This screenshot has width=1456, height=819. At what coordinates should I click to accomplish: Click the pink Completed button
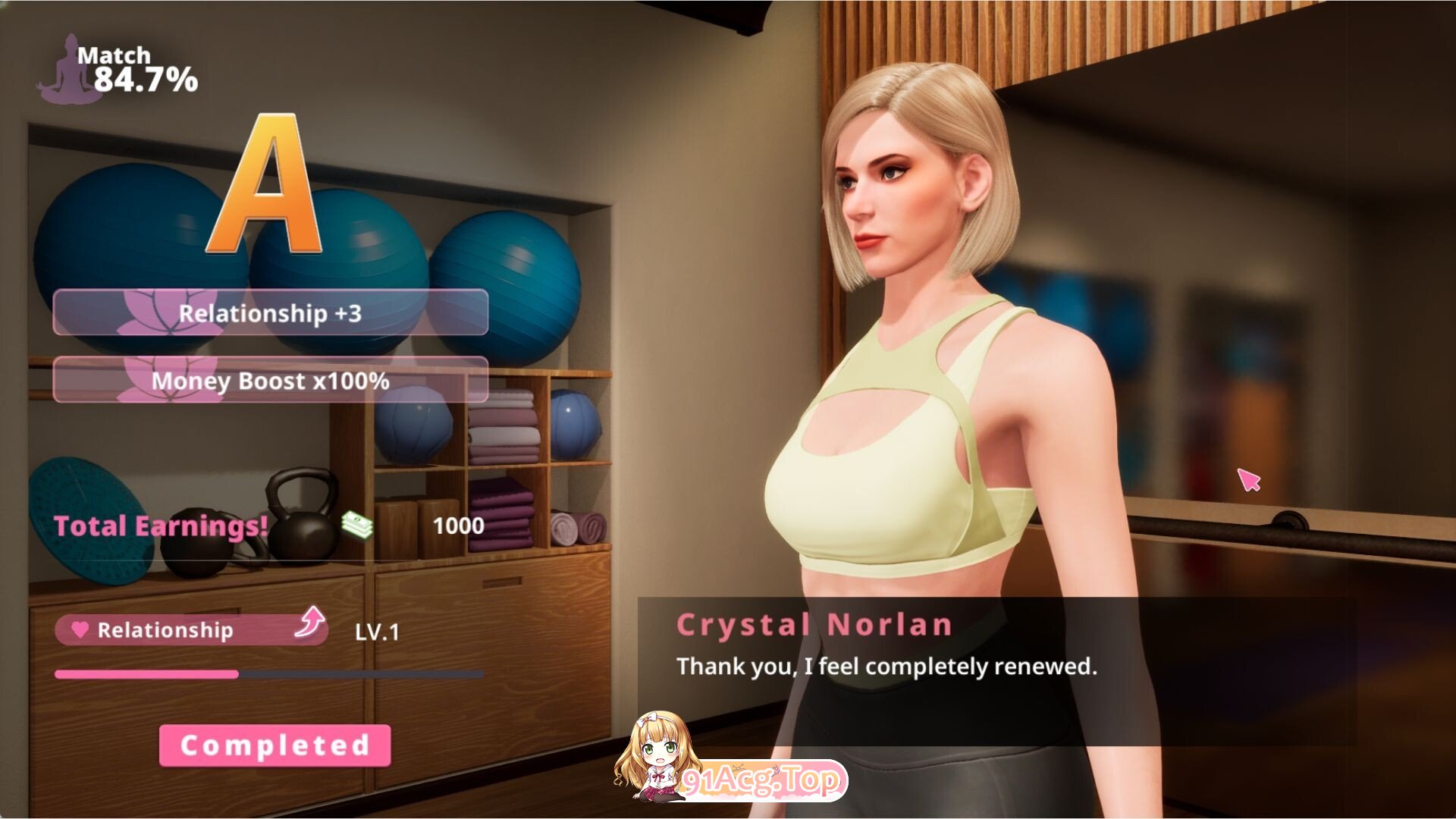(275, 745)
